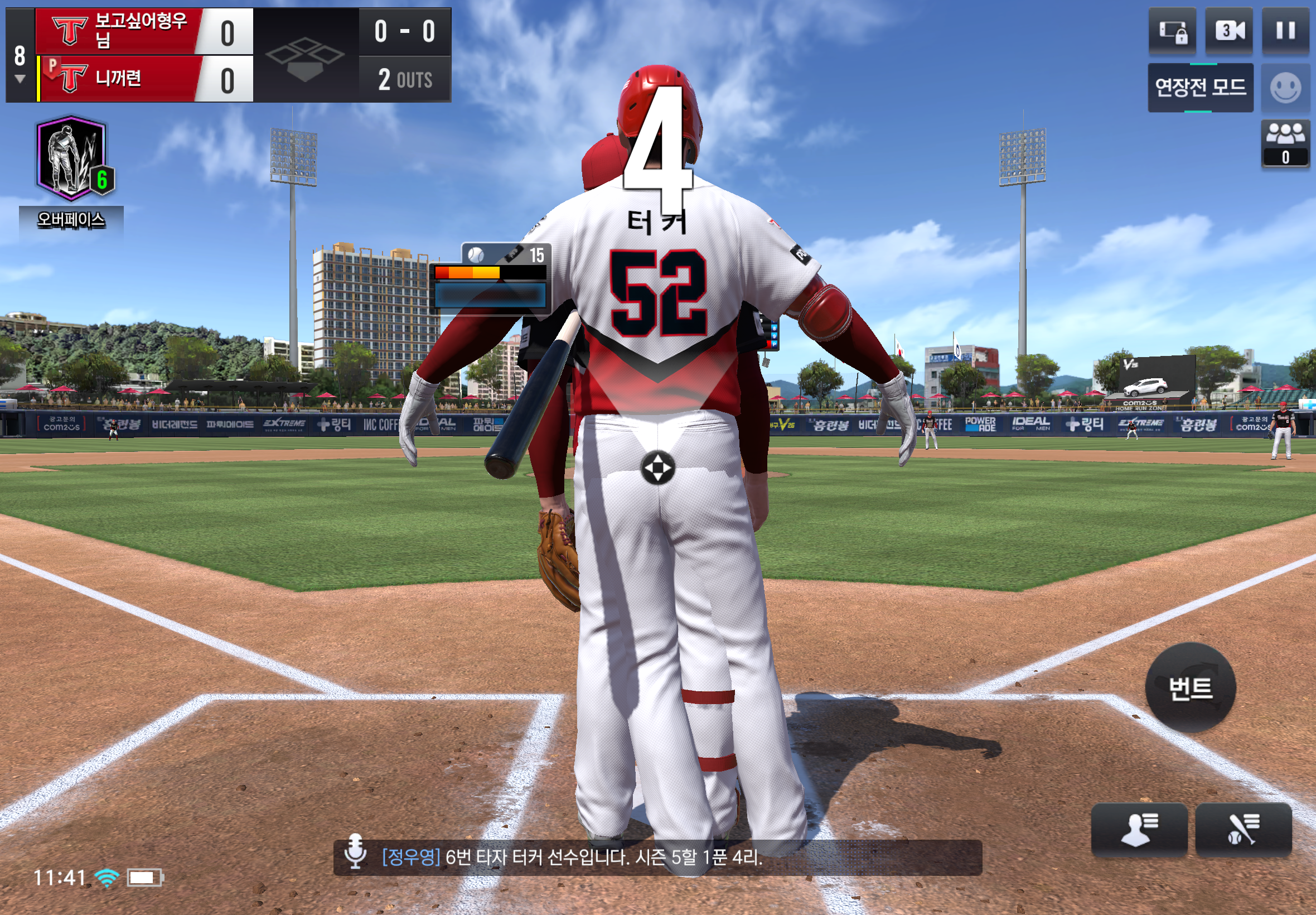Open the emoticon smiley button

1285,88
